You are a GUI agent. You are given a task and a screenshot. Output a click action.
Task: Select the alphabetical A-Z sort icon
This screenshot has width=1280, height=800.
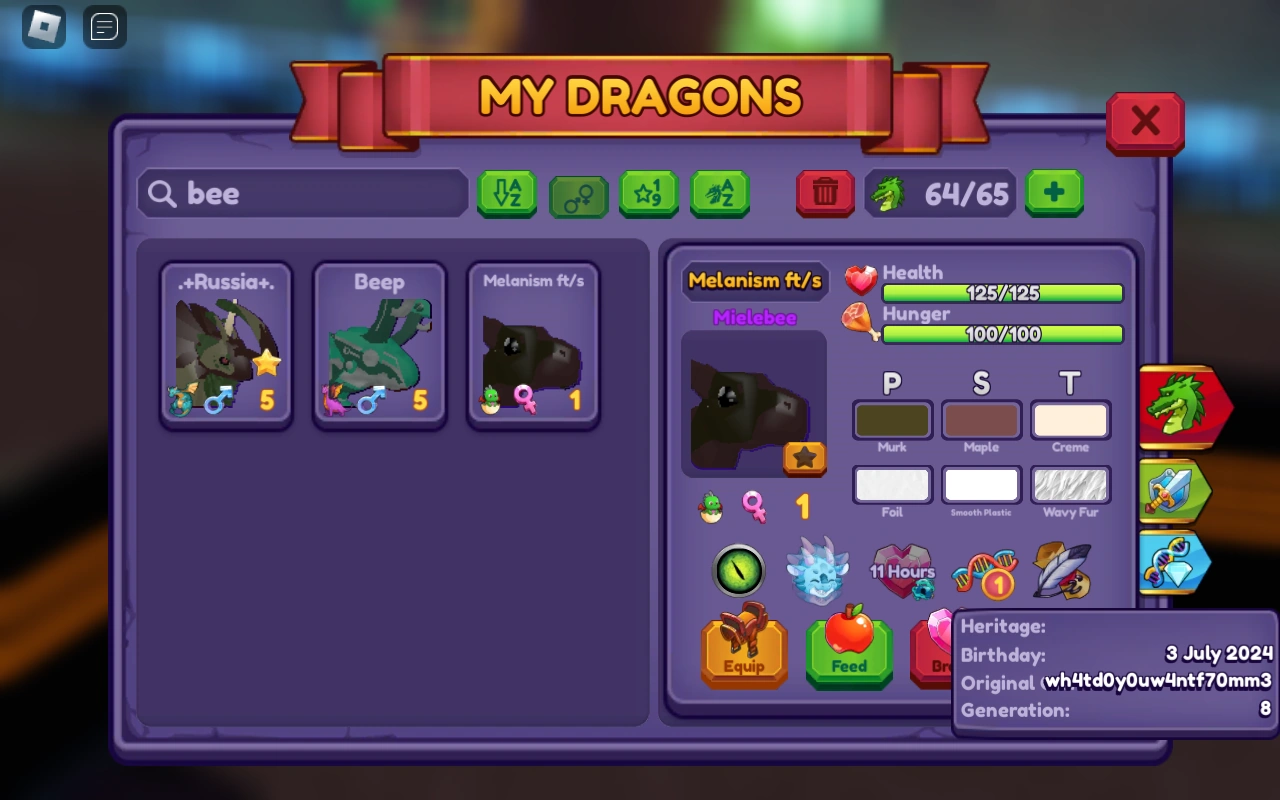pos(507,194)
